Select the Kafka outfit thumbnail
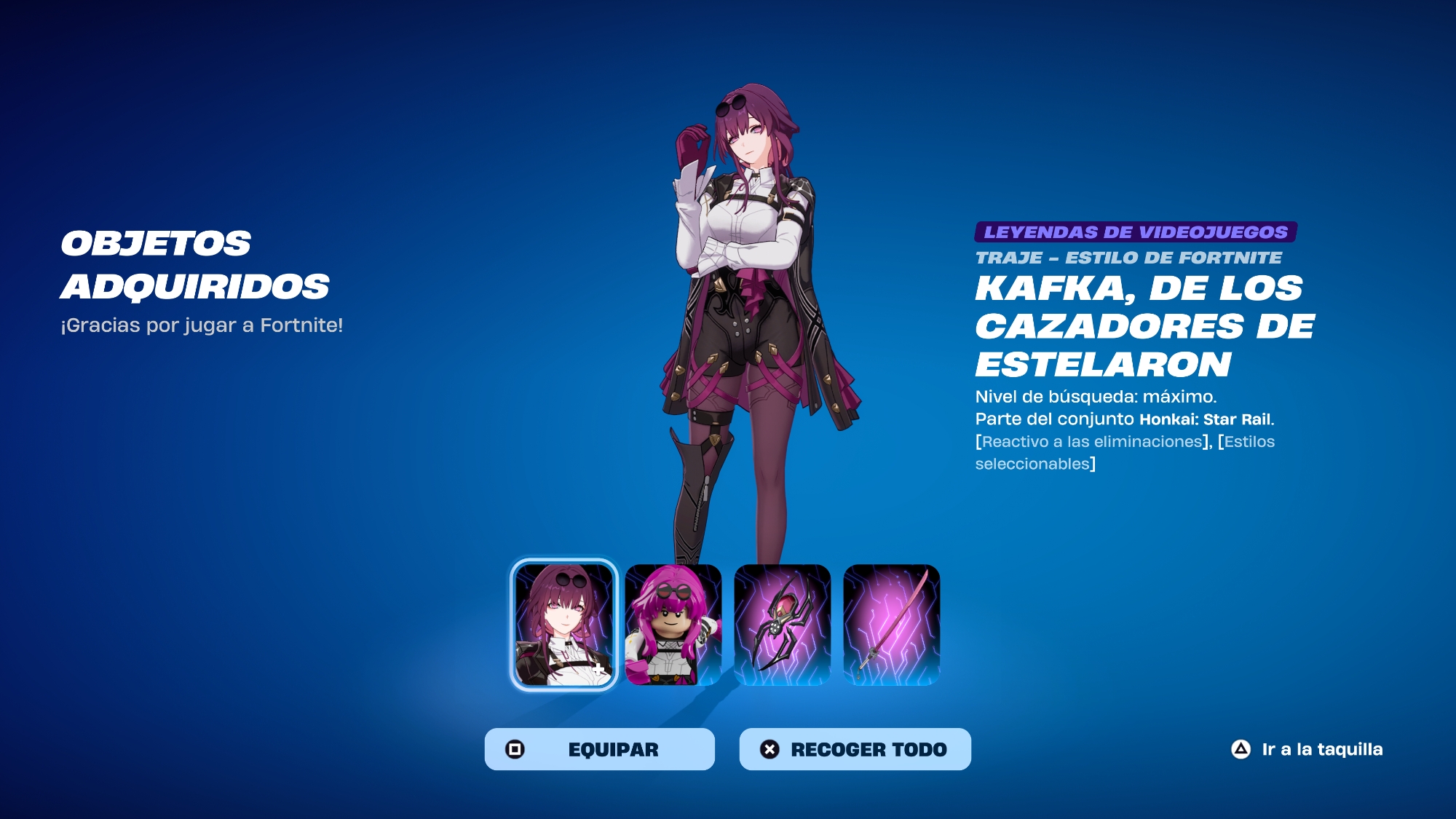This screenshot has height=819, width=1456. 564,625
